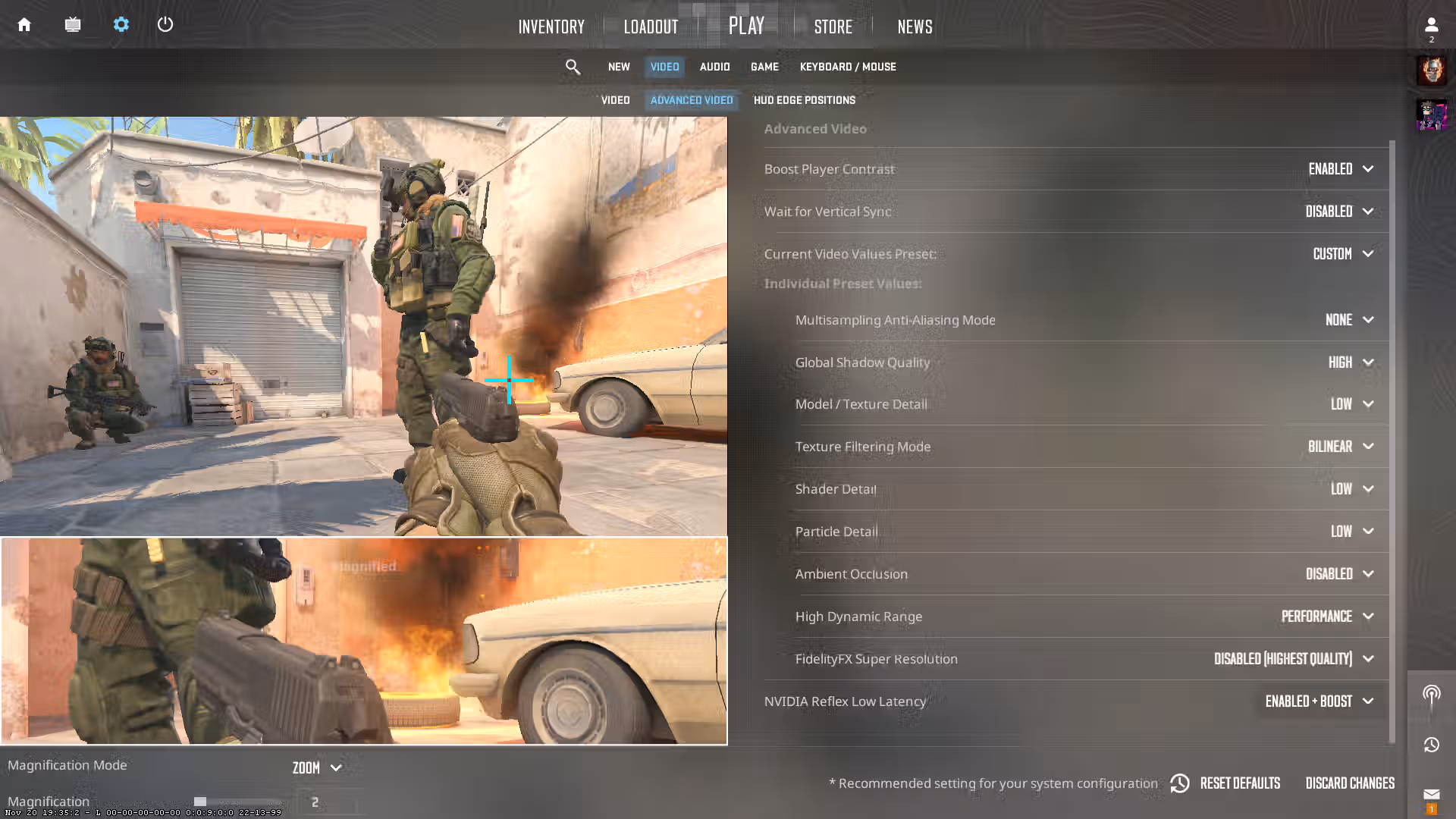Open match history via clock icon

coord(1432,745)
